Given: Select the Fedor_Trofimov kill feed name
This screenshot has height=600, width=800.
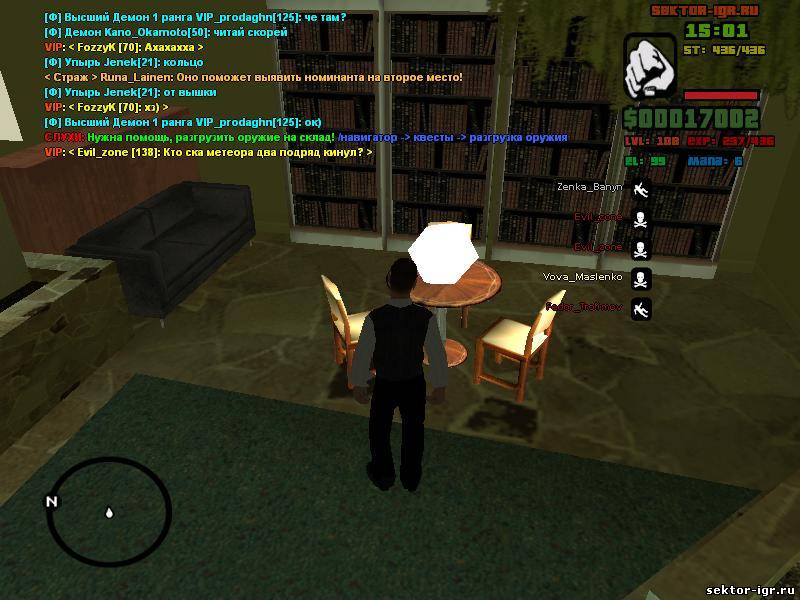Looking at the screenshot, I should click(x=585, y=307).
